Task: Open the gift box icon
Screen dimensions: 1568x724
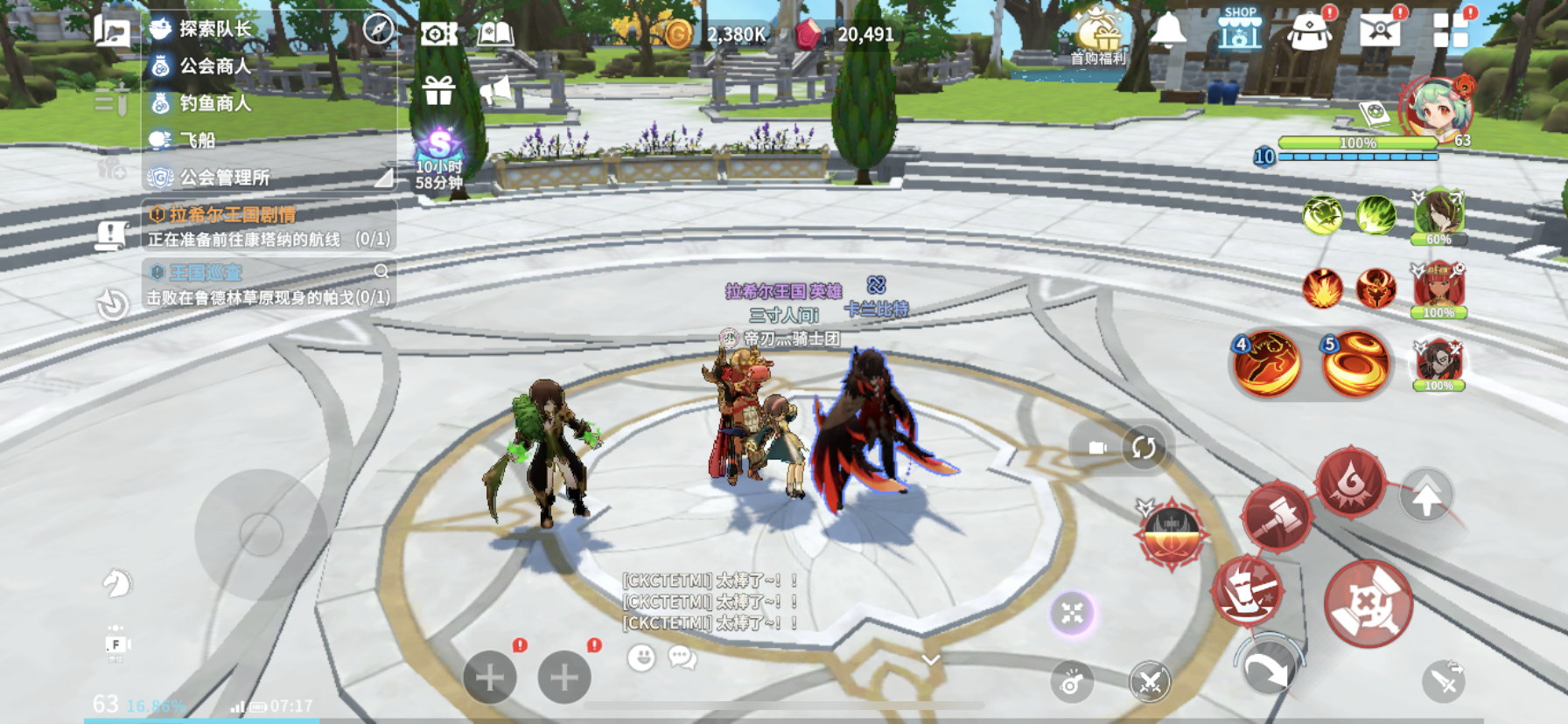Action: (x=438, y=89)
